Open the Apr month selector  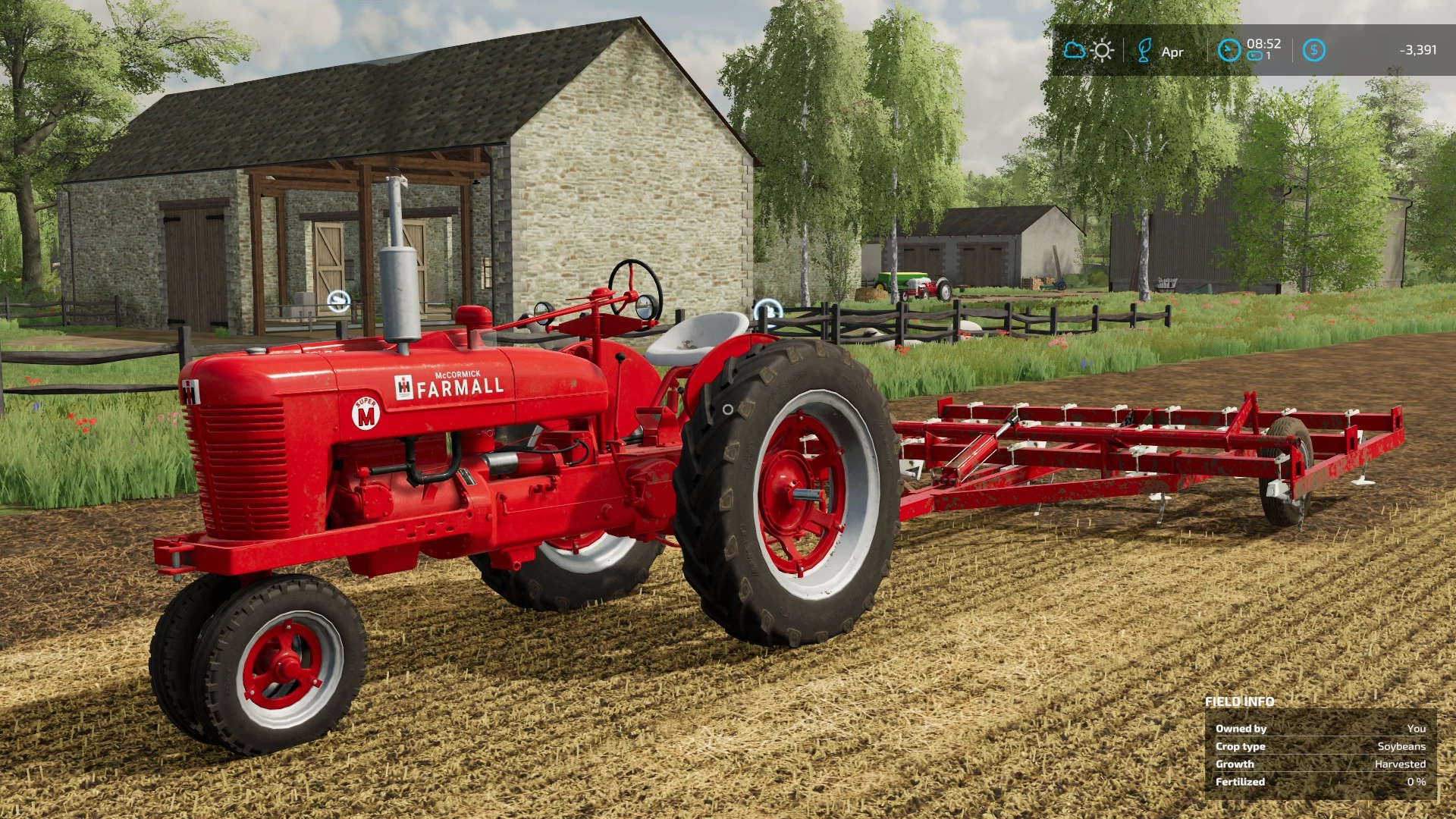point(1172,52)
